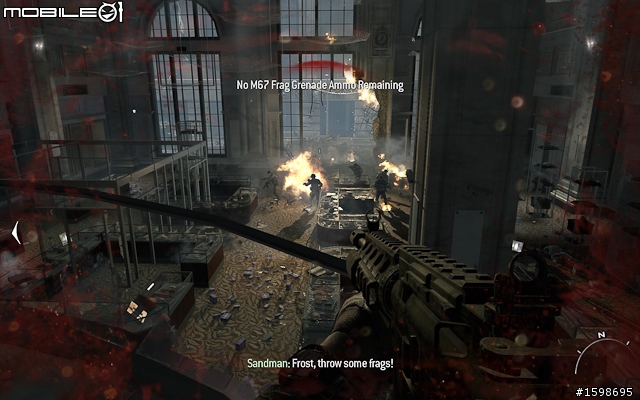Select the white left-pointing arrow indicator
This screenshot has width=640, height=400.
16,234
